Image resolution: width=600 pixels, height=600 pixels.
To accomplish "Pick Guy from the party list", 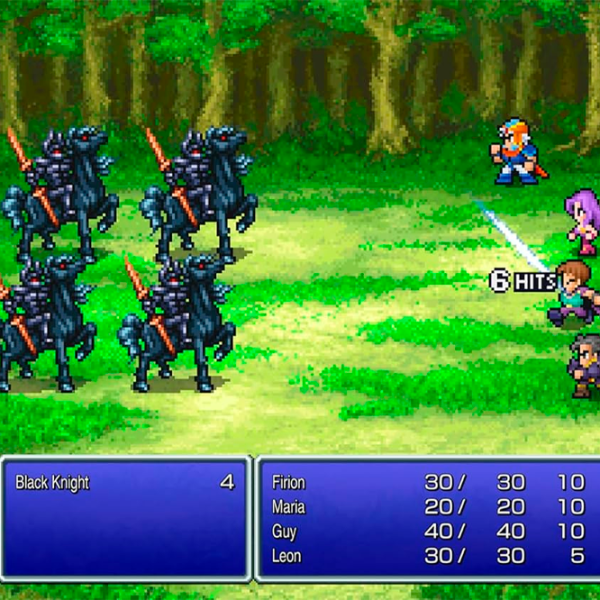I will 284,531.
